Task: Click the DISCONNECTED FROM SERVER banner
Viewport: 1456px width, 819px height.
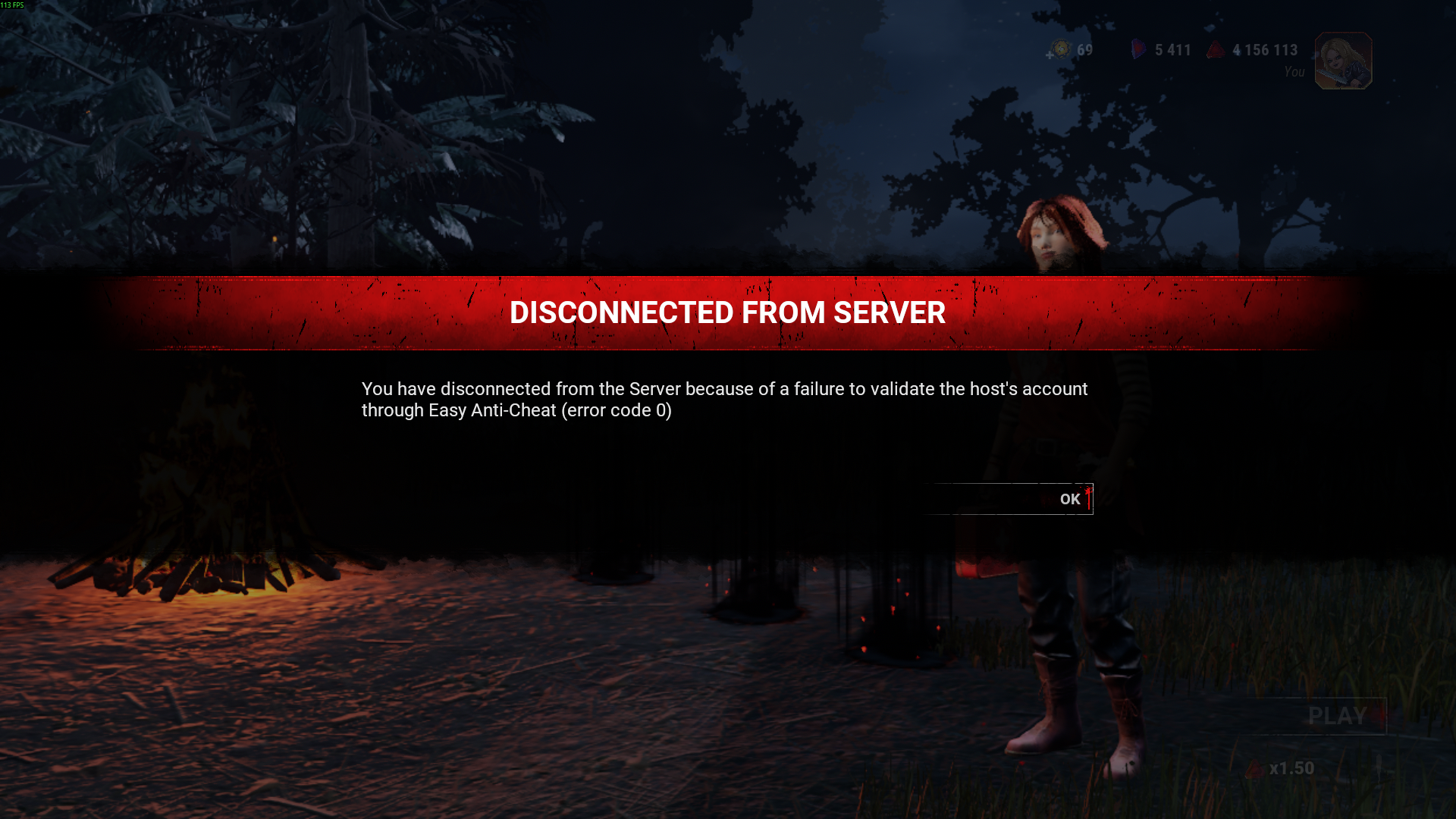Action: point(728,312)
